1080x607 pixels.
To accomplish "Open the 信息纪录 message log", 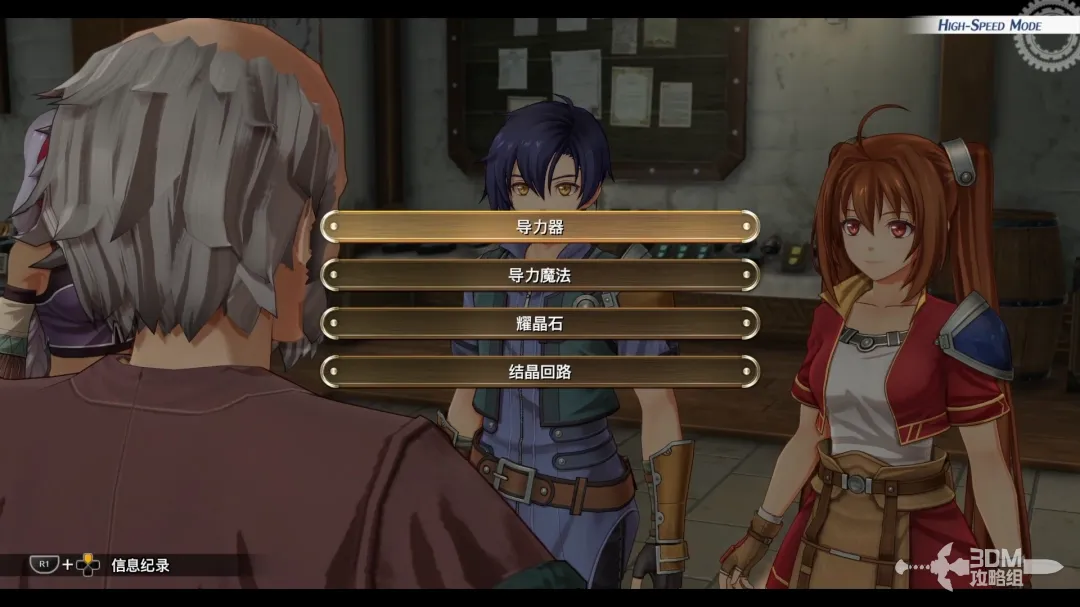I will [x=140, y=565].
